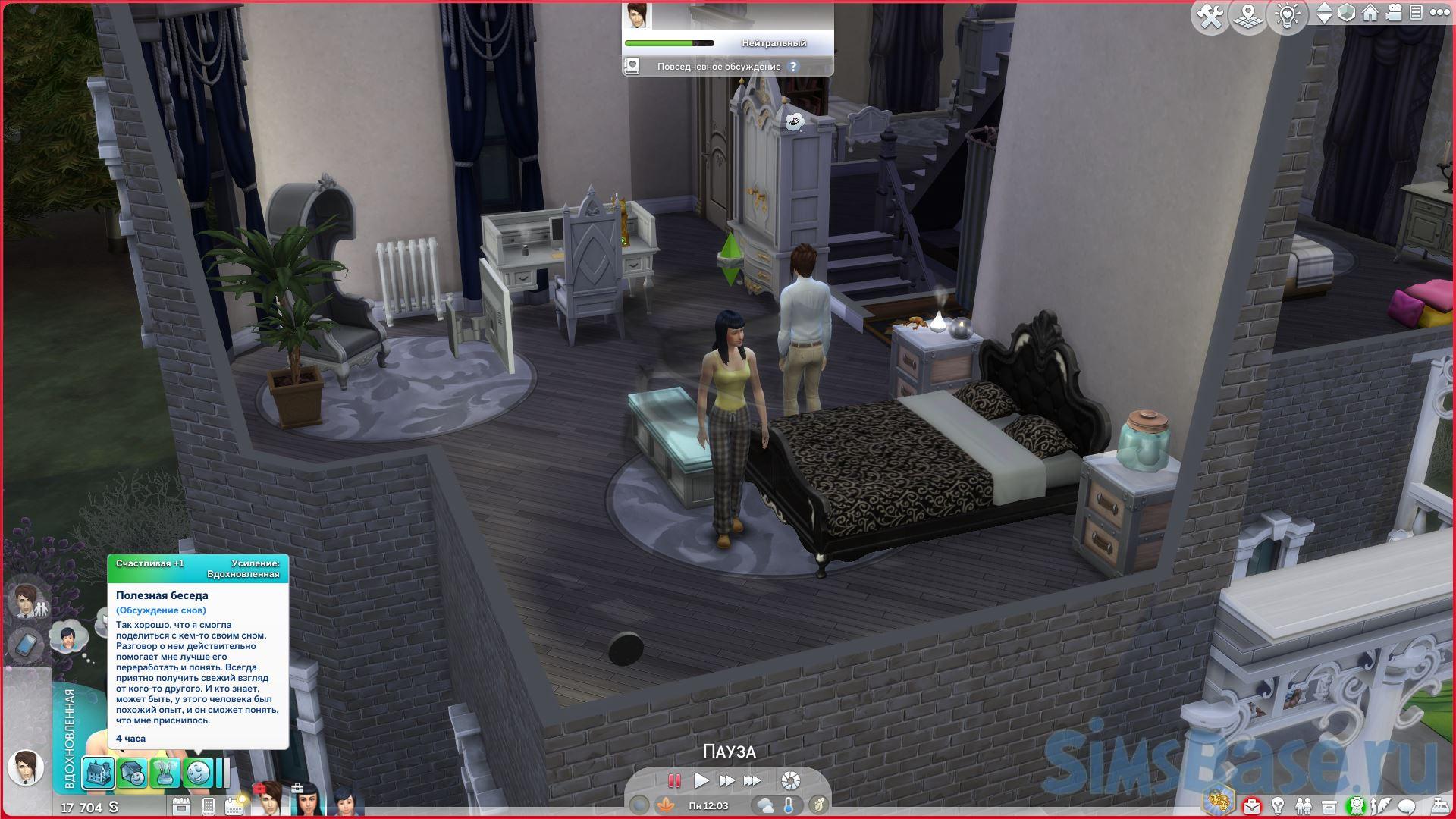Open camera controls with the film camera icon
This screenshot has height=819, width=1456.
[1394, 13]
